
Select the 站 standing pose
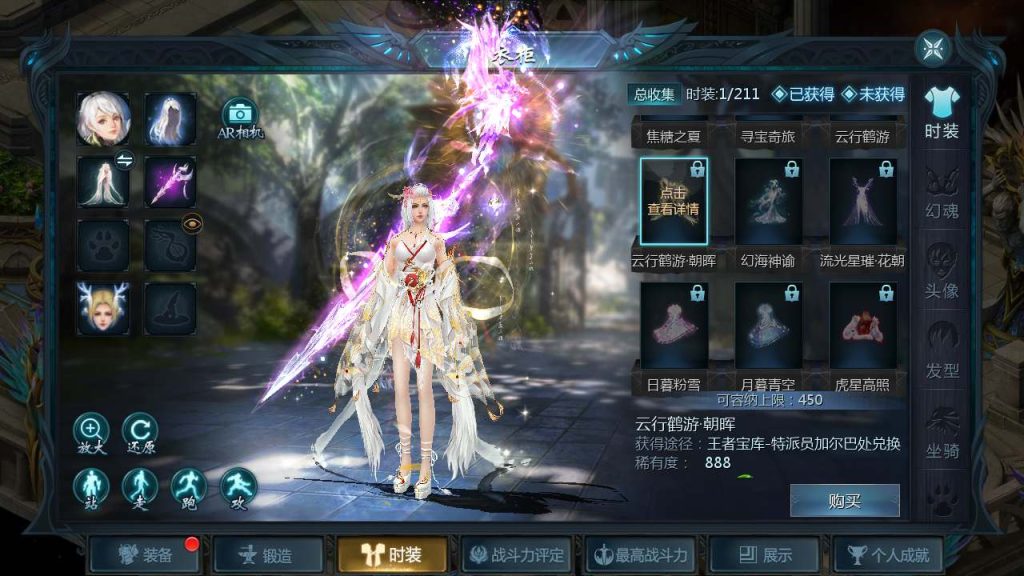tap(91, 486)
